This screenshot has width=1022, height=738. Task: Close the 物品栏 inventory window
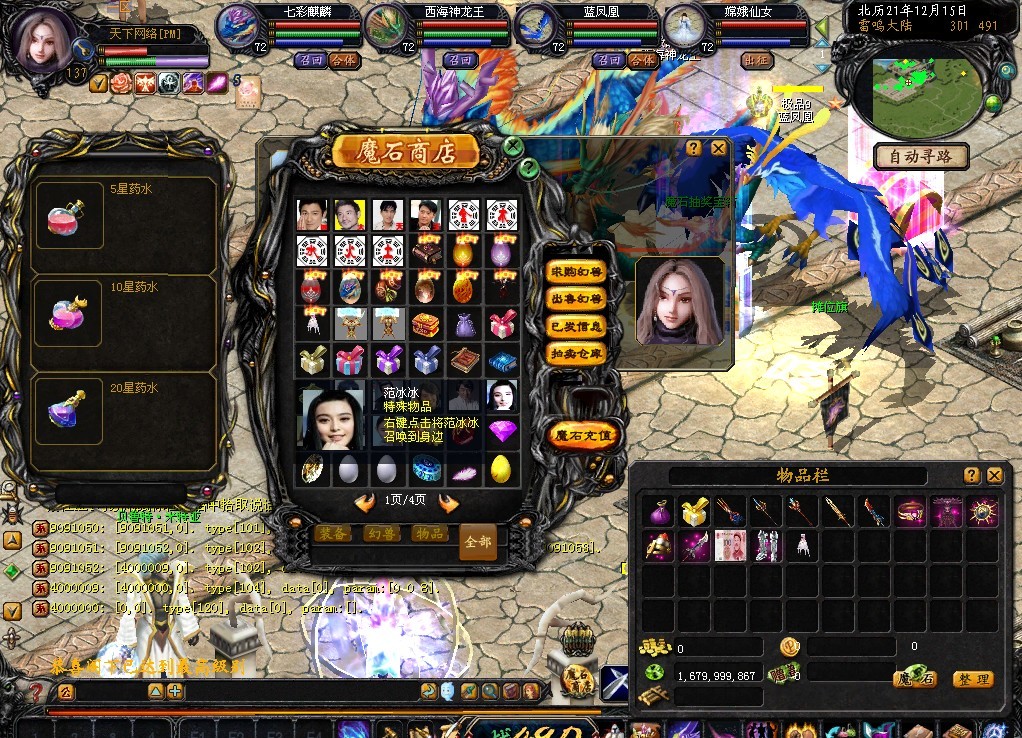pyautogui.click(x=994, y=475)
